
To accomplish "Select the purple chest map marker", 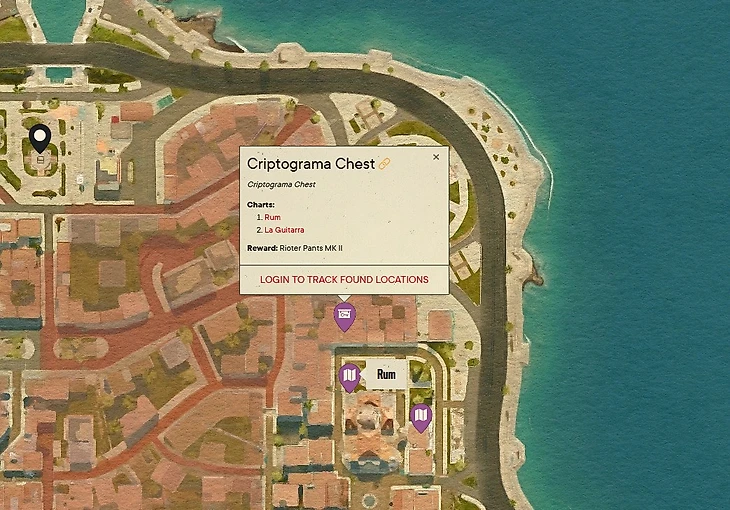I will click(344, 317).
